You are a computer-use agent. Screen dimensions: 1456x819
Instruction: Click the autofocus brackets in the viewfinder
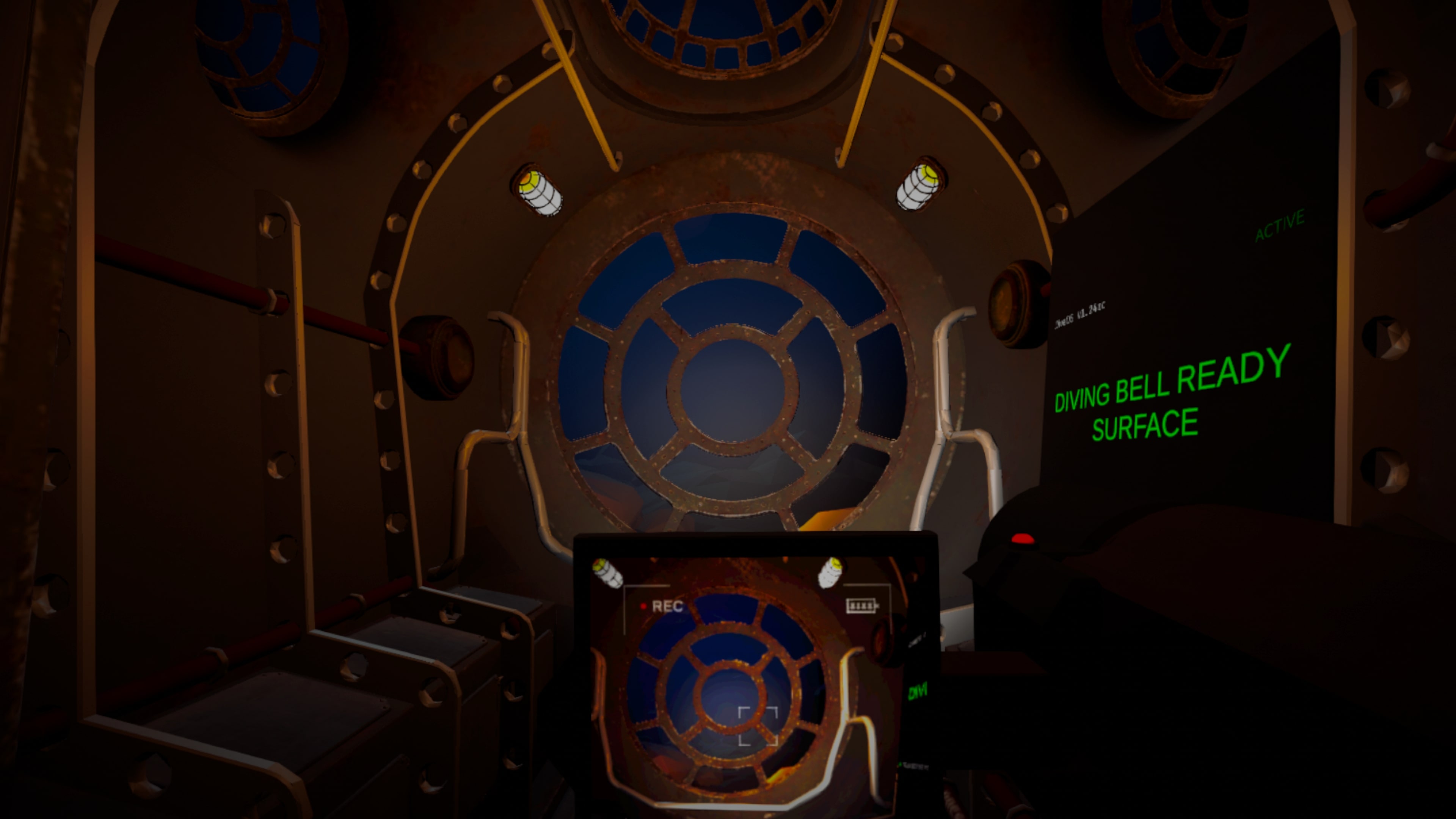coord(758,726)
